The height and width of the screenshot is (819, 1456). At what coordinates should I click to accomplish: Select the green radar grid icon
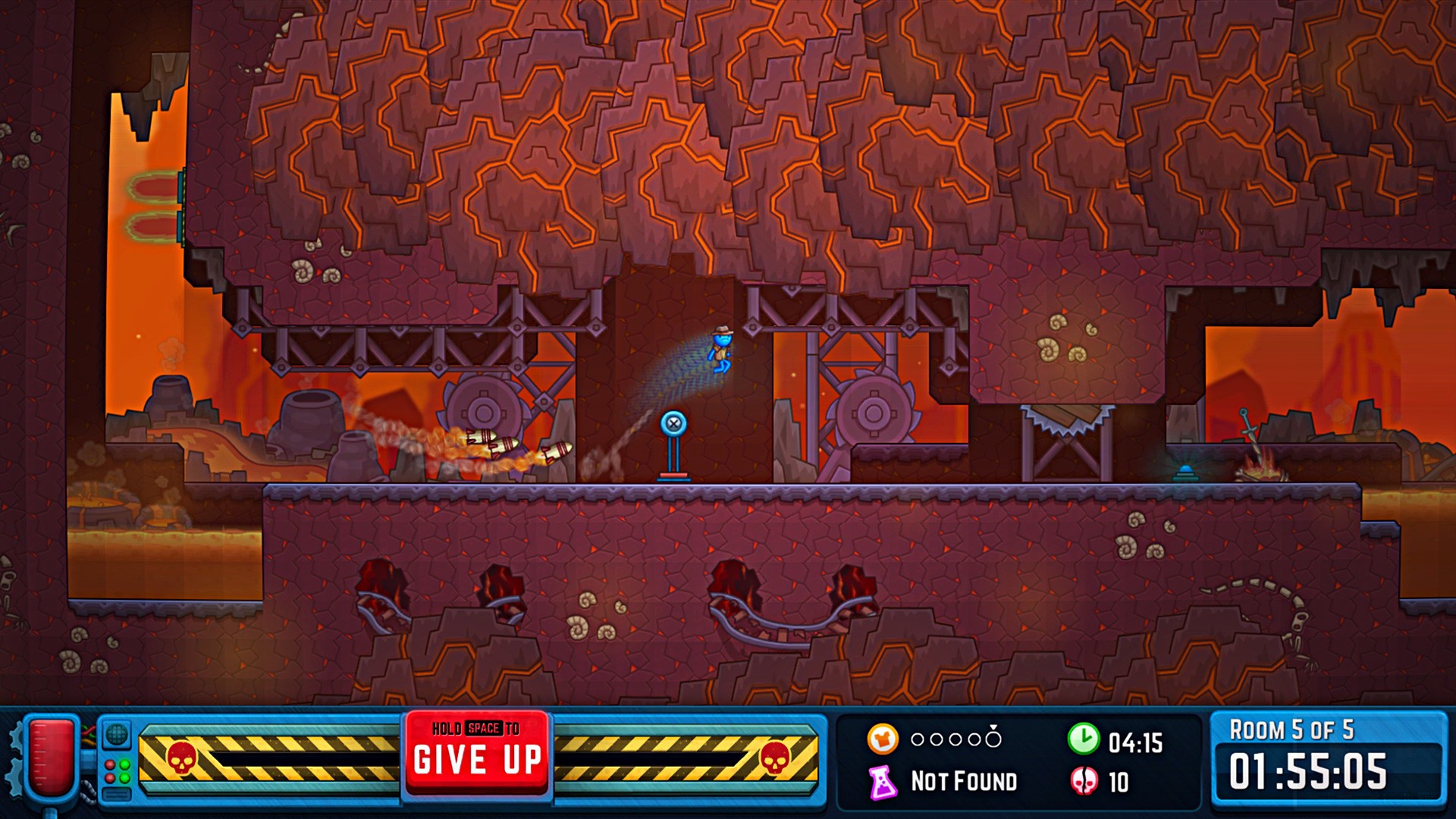(116, 736)
